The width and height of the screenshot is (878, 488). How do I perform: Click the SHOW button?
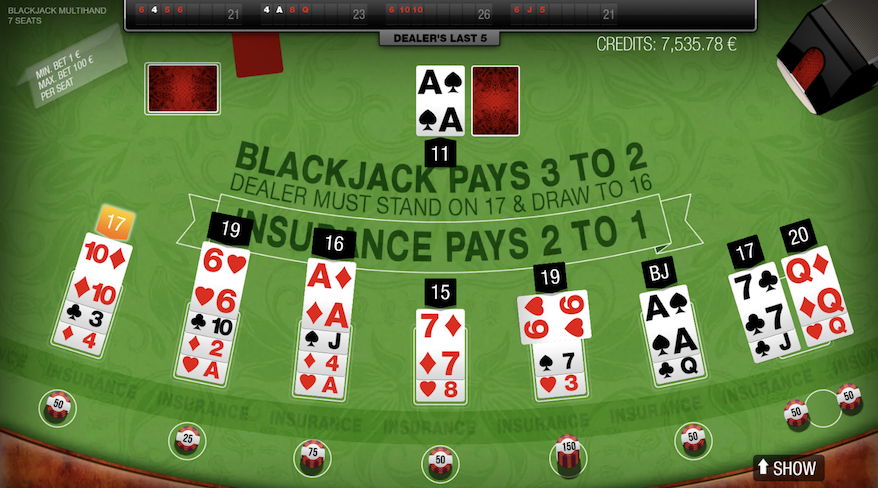[787, 467]
